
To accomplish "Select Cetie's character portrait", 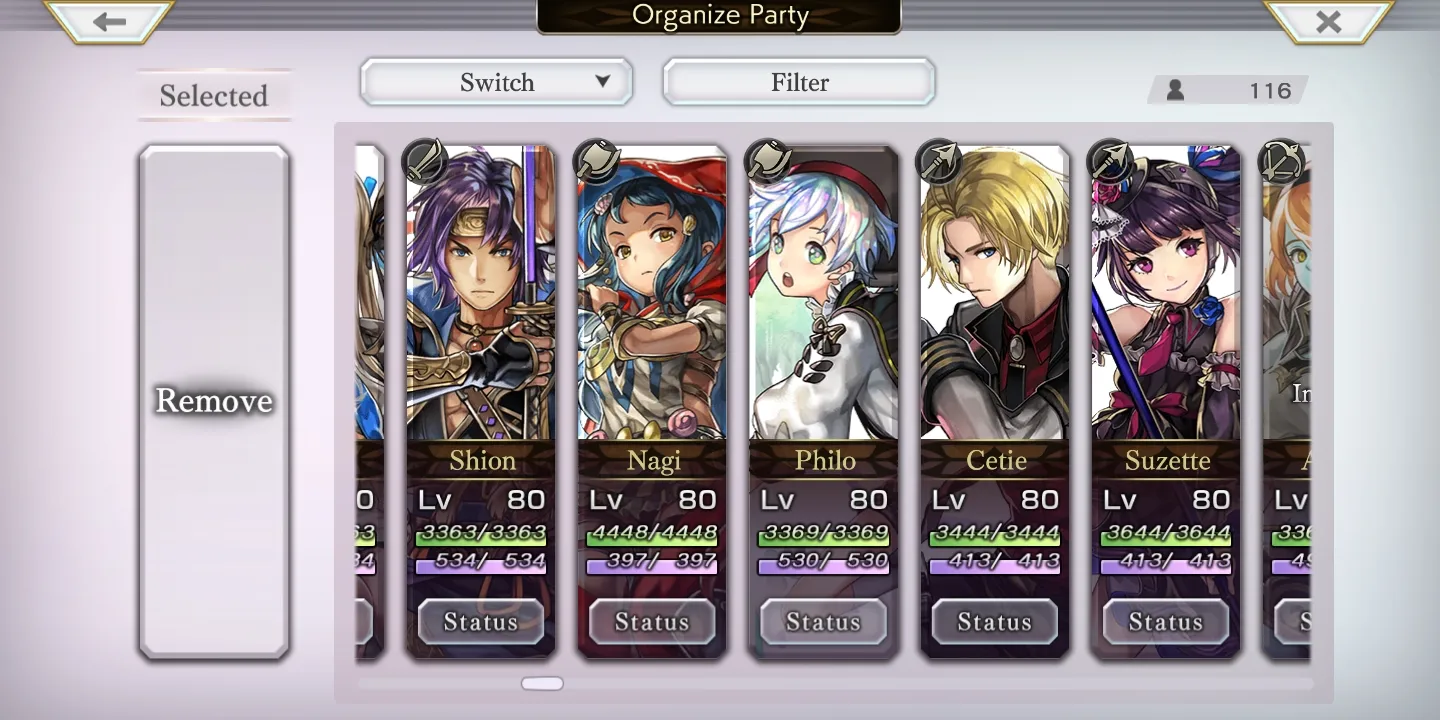I will tap(995, 300).
